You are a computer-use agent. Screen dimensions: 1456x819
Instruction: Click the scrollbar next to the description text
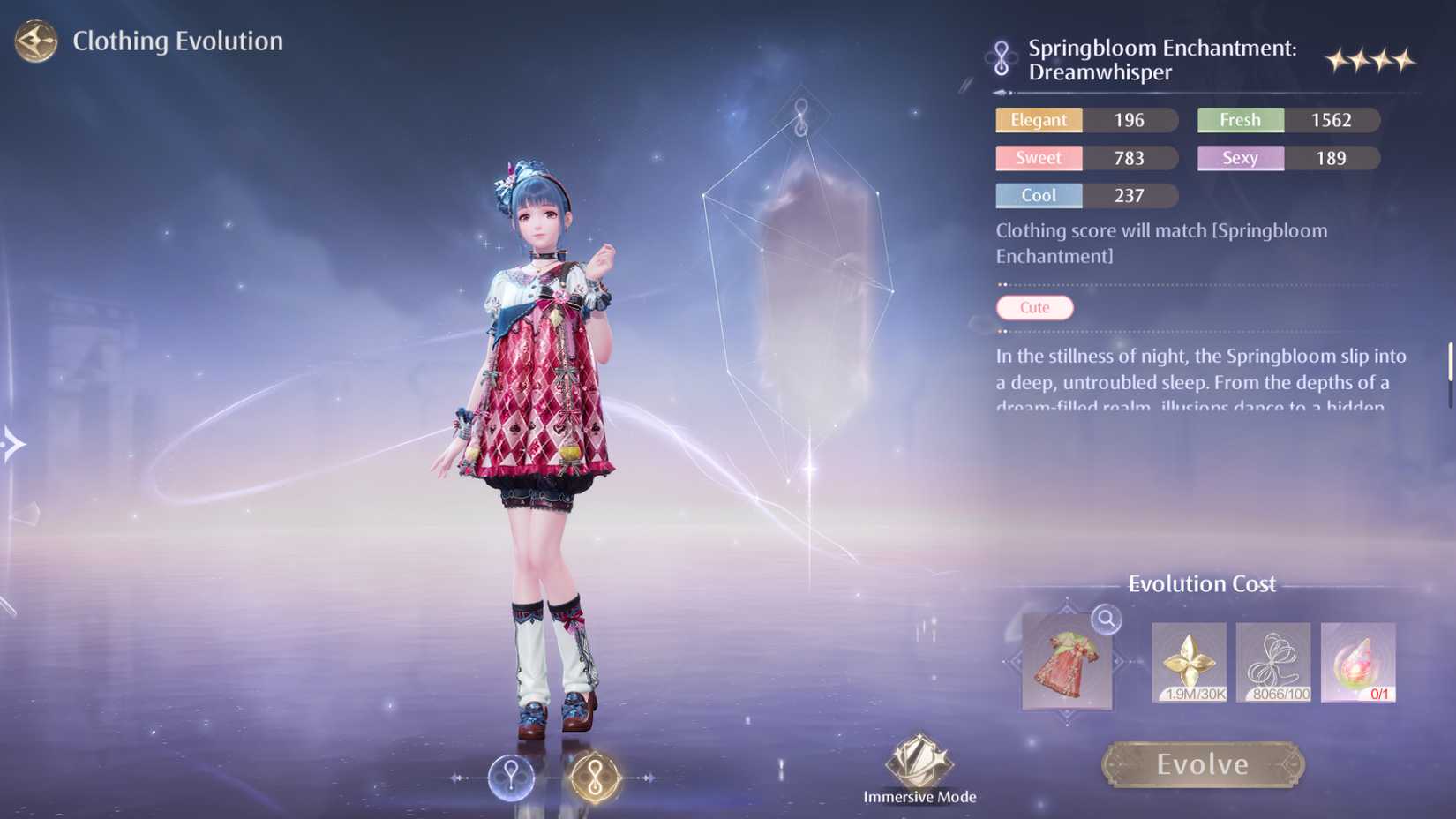[1448, 362]
